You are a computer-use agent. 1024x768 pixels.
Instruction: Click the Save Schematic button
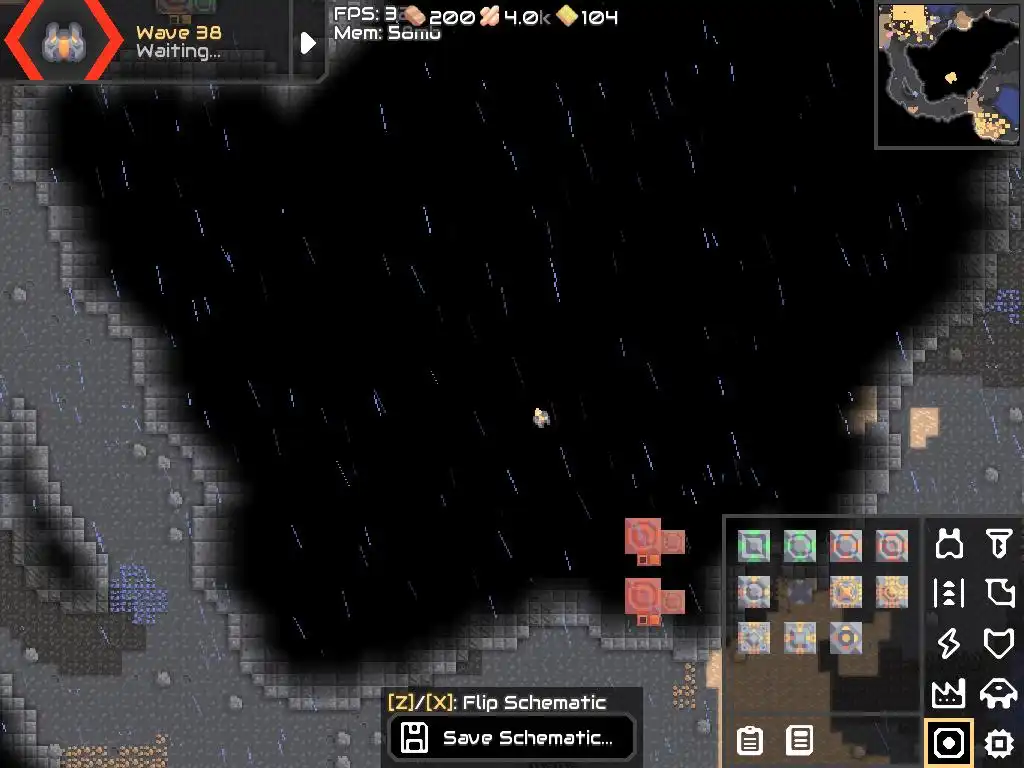[512, 738]
